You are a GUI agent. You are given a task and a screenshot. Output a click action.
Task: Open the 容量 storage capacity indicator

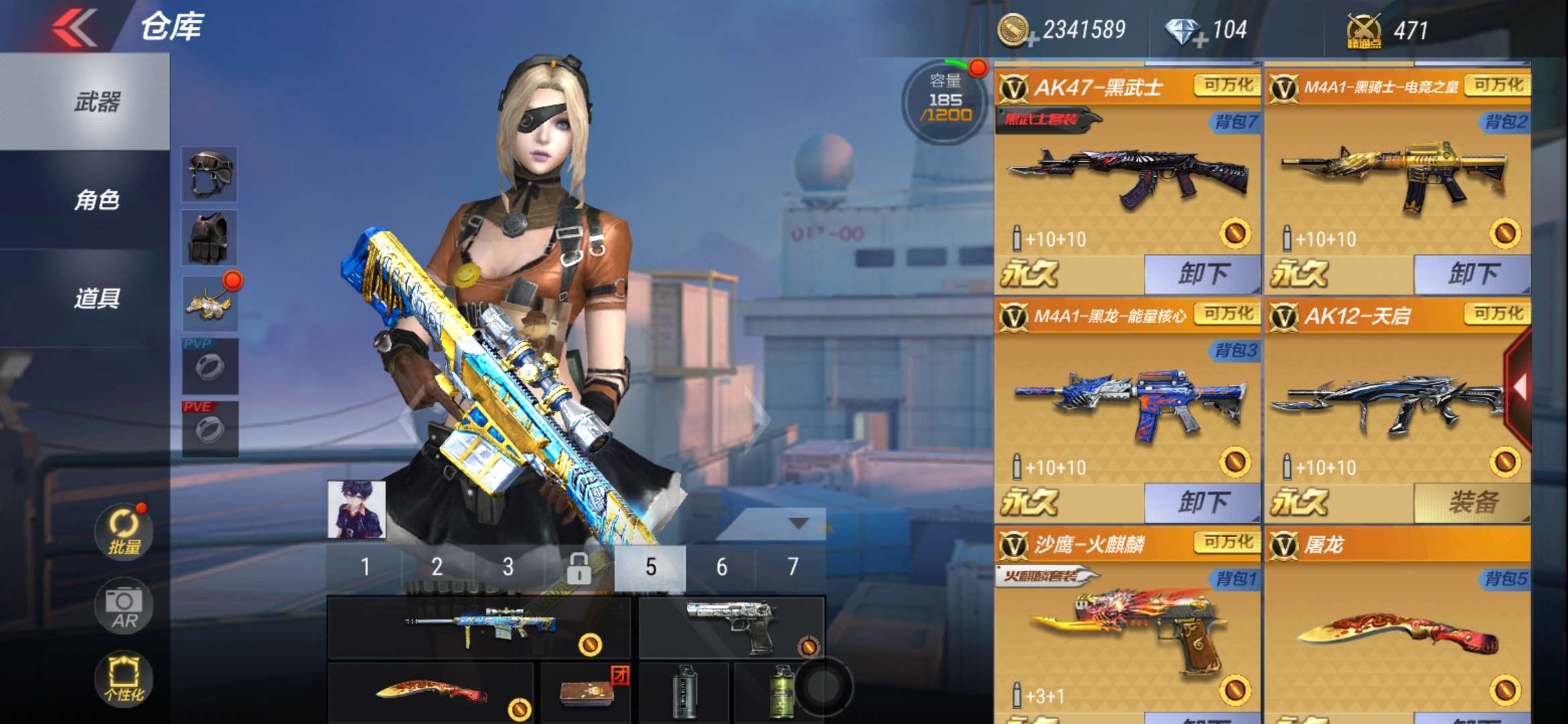coord(945,101)
